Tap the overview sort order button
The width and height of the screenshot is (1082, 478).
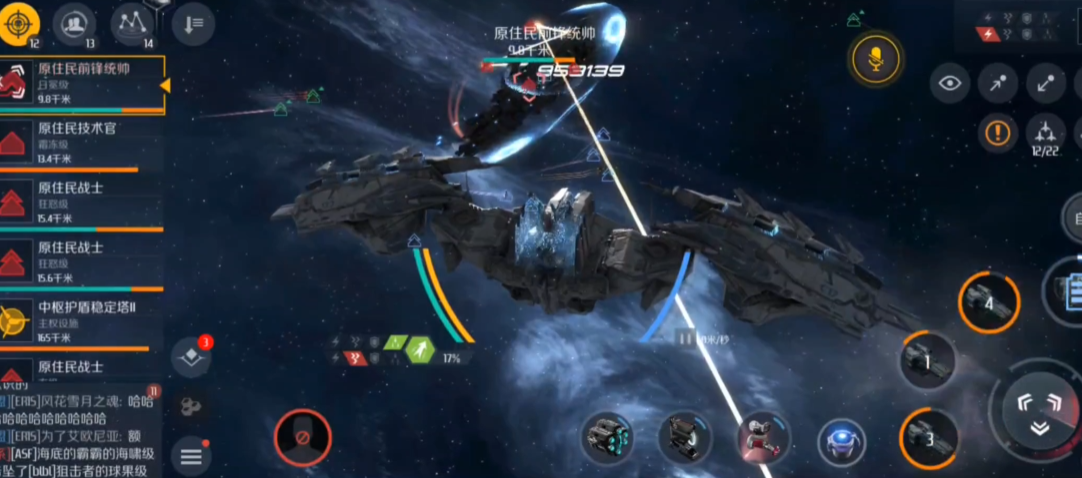coord(193,24)
